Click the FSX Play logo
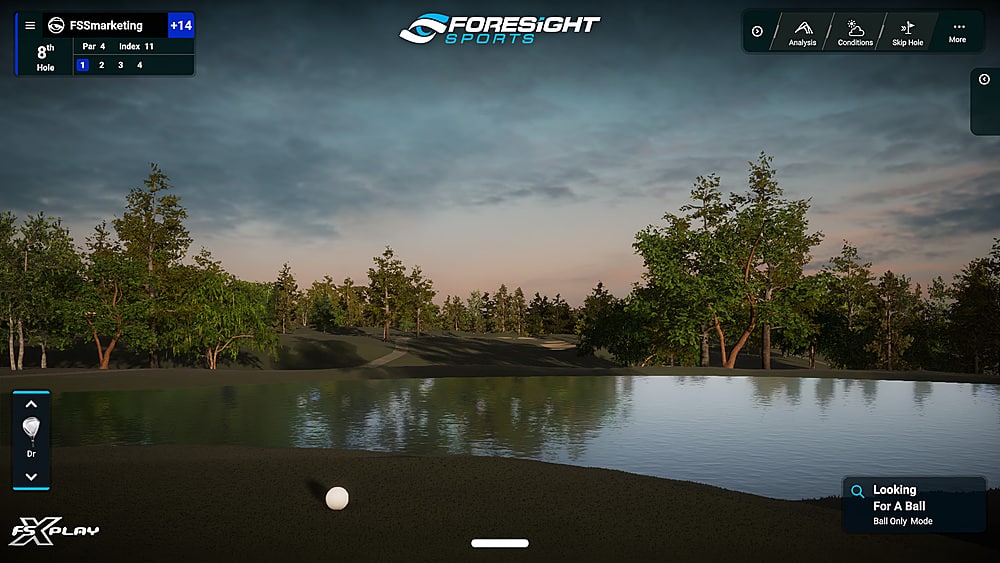Image resolution: width=1000 pixels, height=563 pixels. 54,531
